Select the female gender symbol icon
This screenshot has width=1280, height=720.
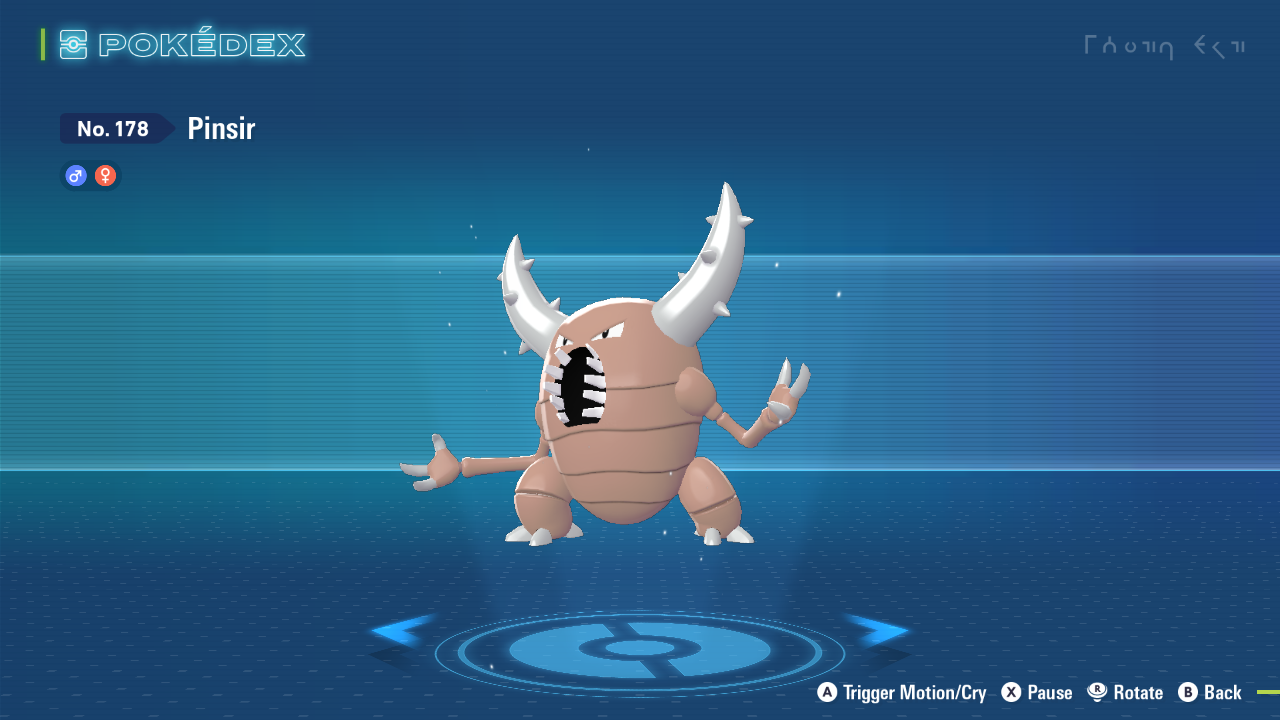[104, 175]
